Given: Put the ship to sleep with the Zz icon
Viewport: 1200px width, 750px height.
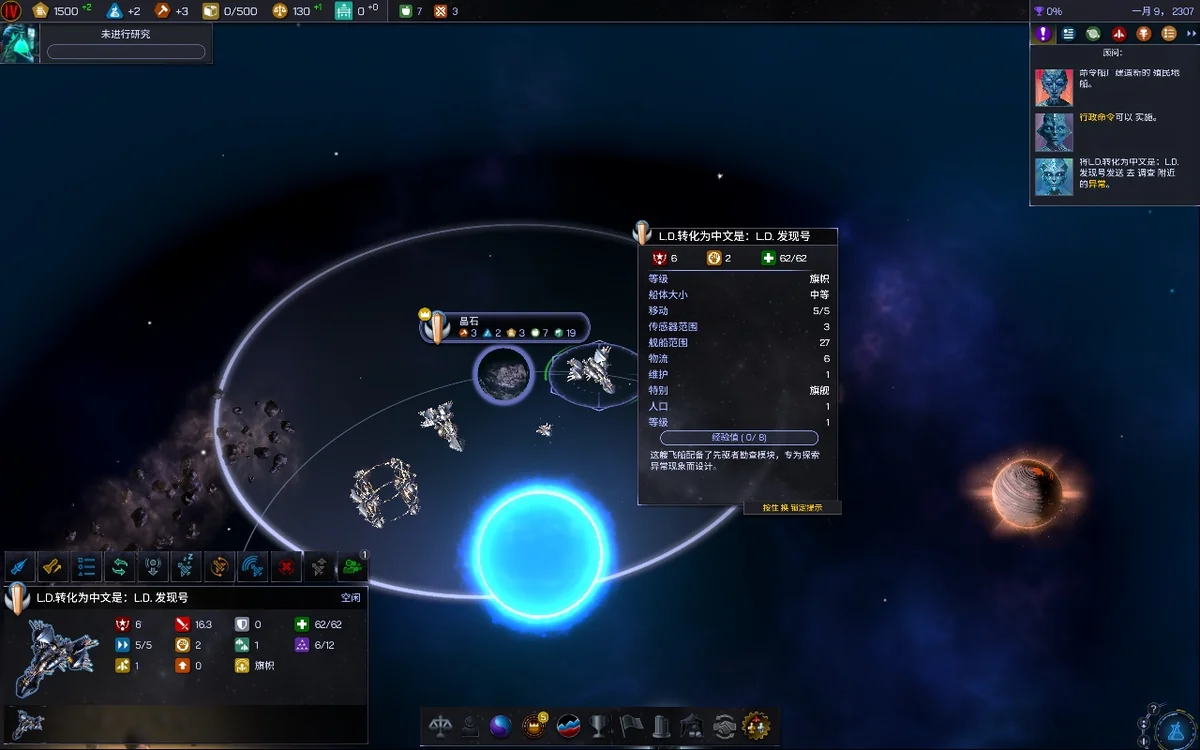Looking at the screenshot, I should pyautogui.click(x=186, y=567).
